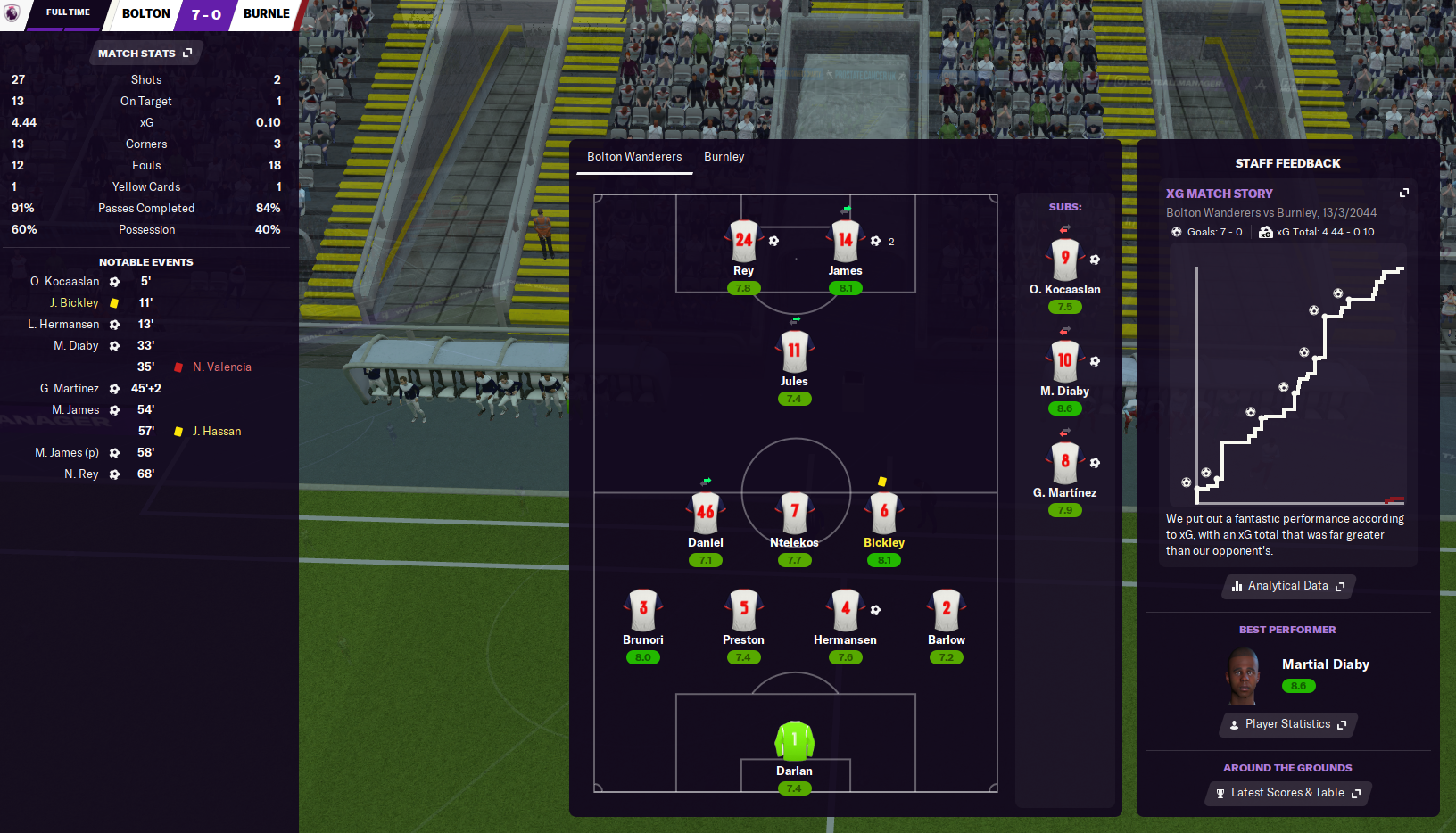
Task: Click the club badge beside Full Time
Action: [x=12, y=13]
